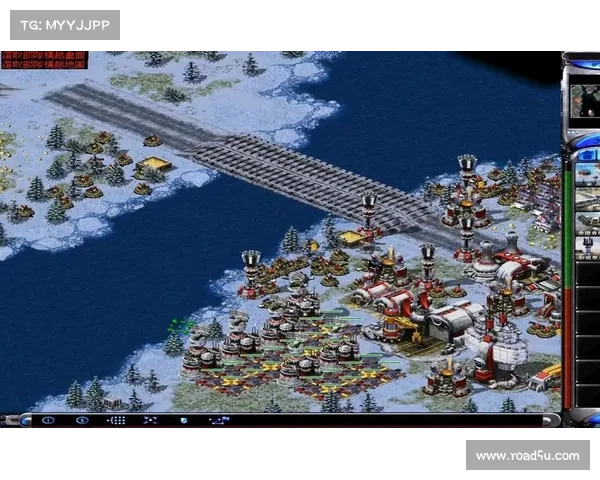Activate the crossed-arrows deploy command
The width and height of the screenshot is (600, 480).
click(148, 420)
